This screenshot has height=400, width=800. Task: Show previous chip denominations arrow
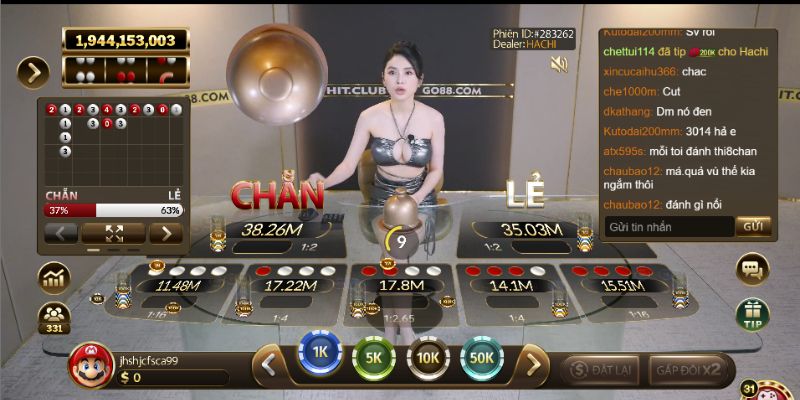[268, 365]
